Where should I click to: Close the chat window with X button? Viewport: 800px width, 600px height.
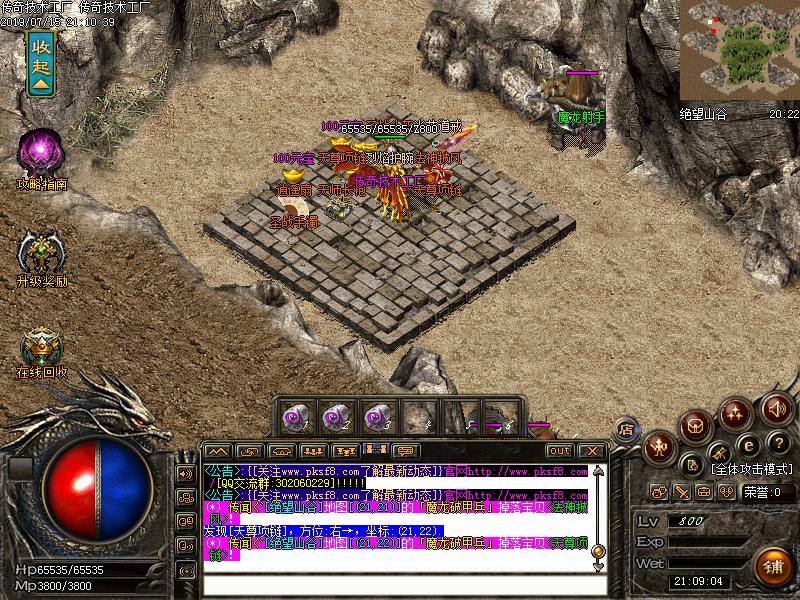tap(593, 451)
